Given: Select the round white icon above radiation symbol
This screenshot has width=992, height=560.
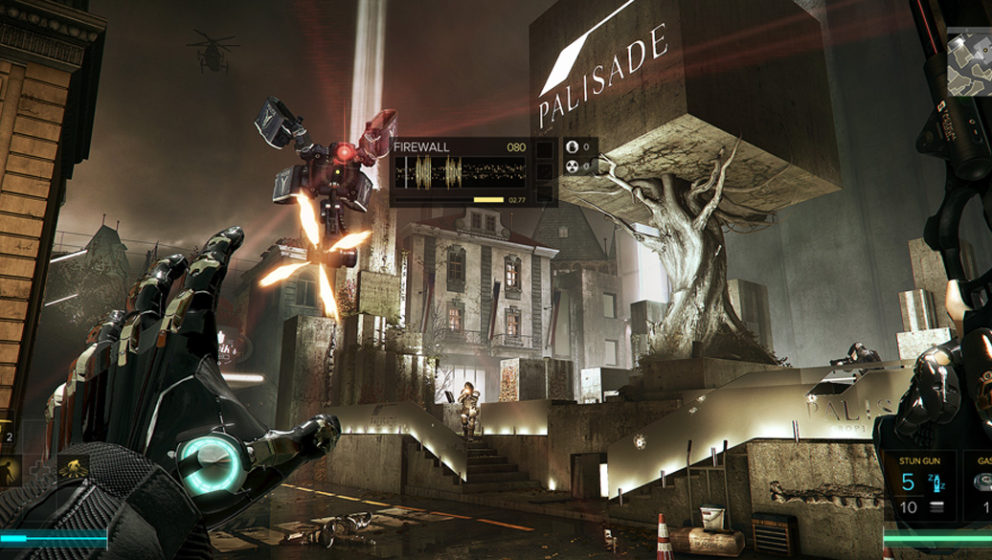Looking at the screenshot, I should coord(573,147).
